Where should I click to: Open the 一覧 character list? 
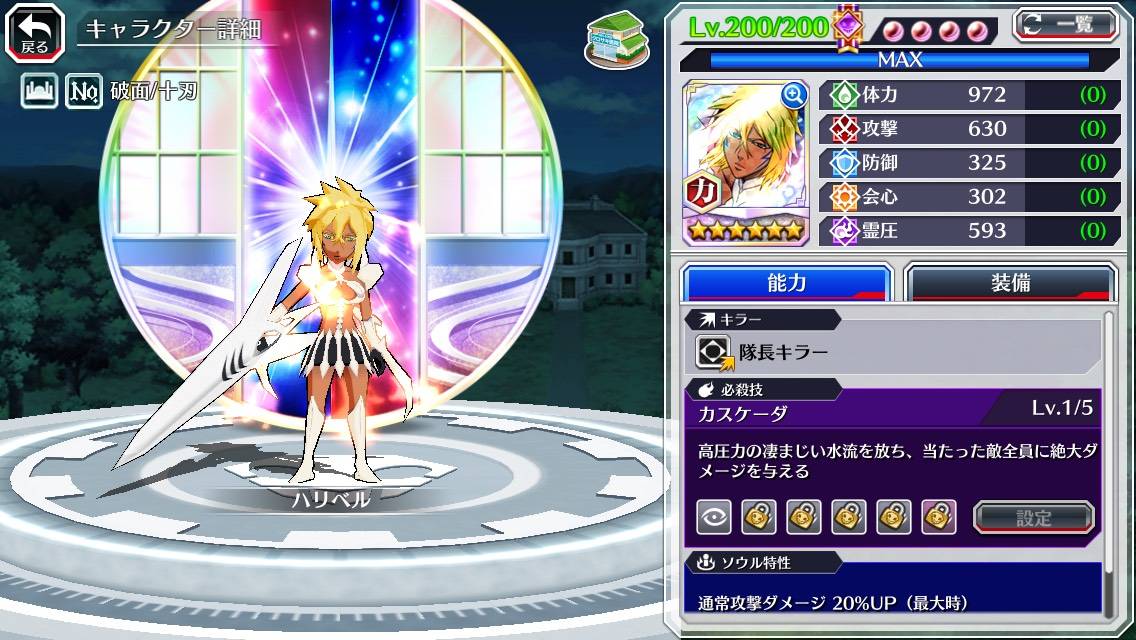(1065, 24)
